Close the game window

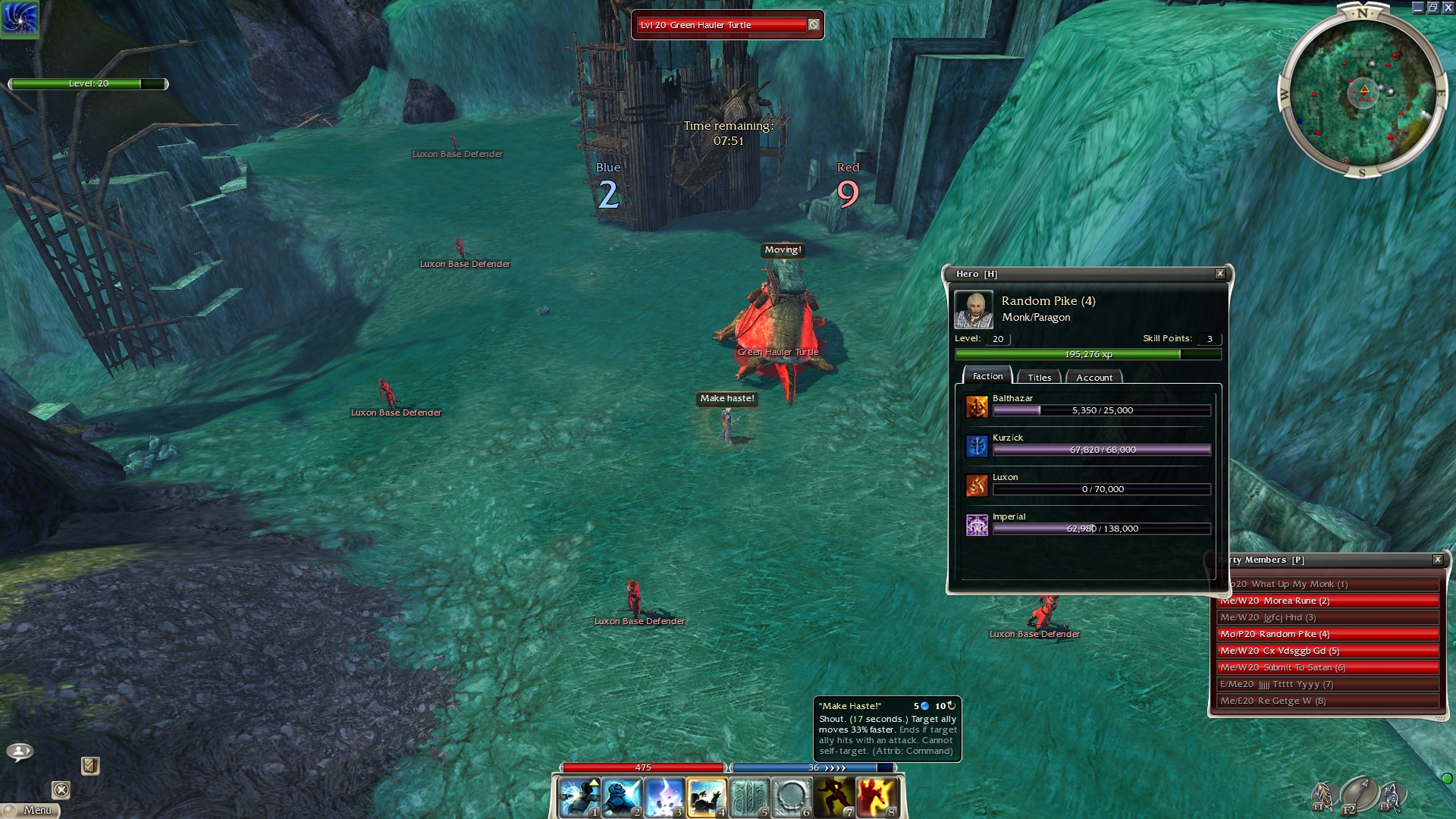(1448, 7)
